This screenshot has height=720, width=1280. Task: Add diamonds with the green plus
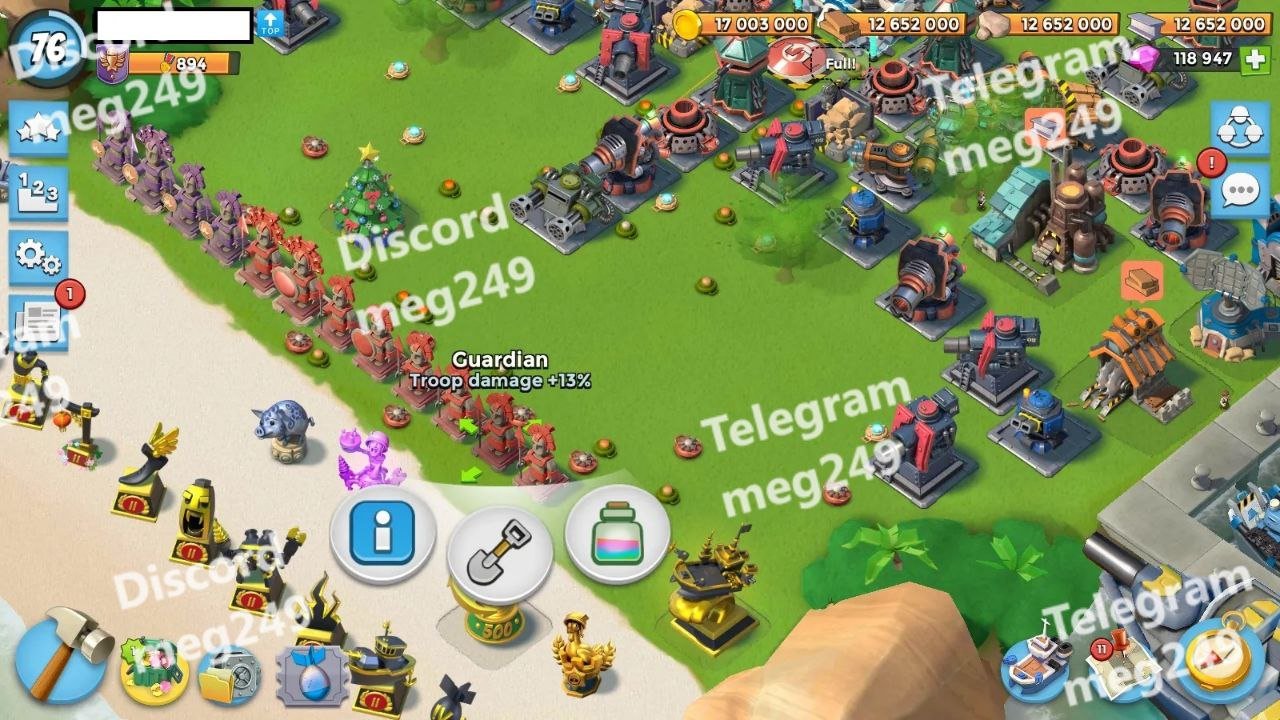[1255, 59]
